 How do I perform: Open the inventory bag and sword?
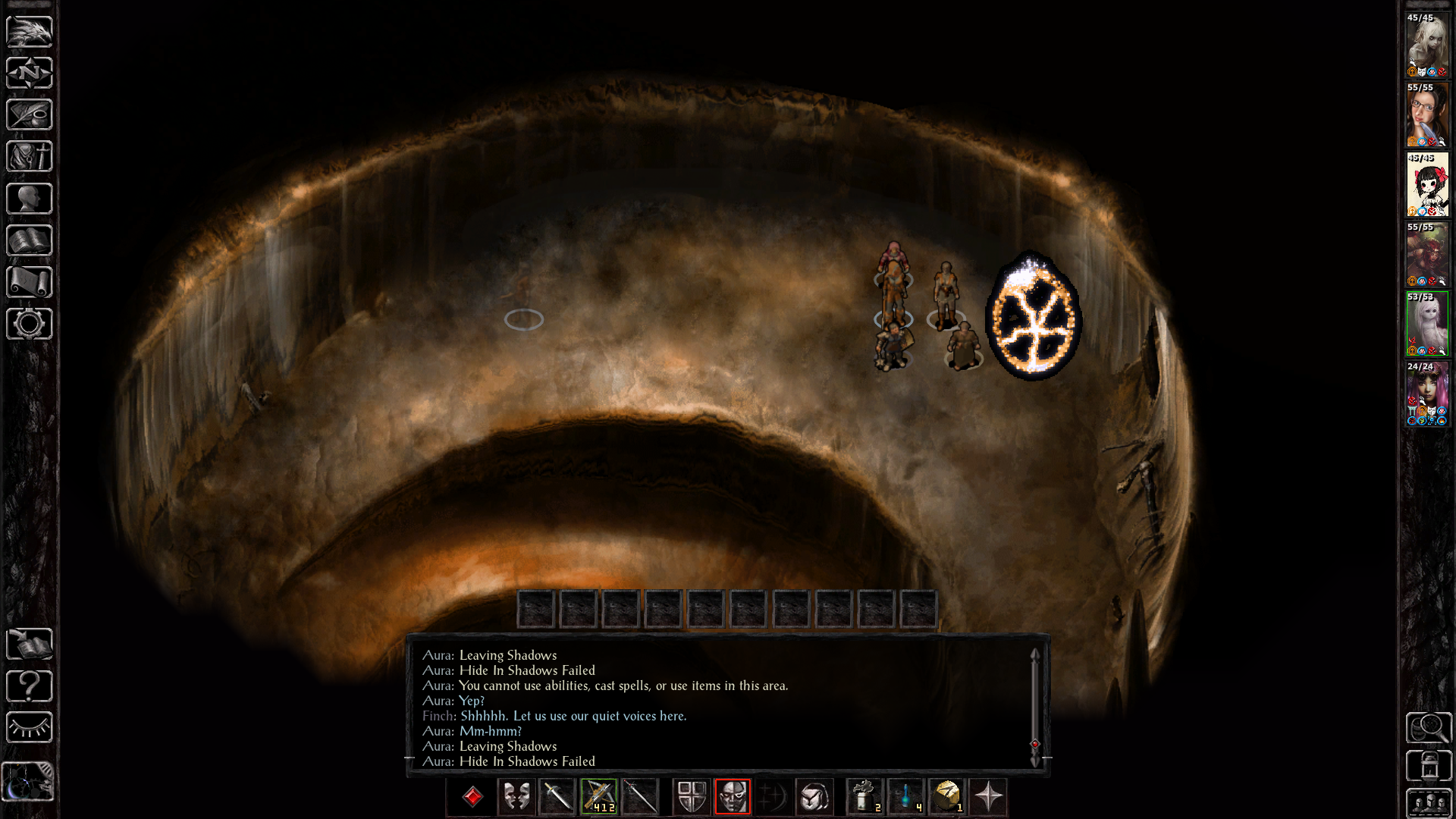point(30,156)
